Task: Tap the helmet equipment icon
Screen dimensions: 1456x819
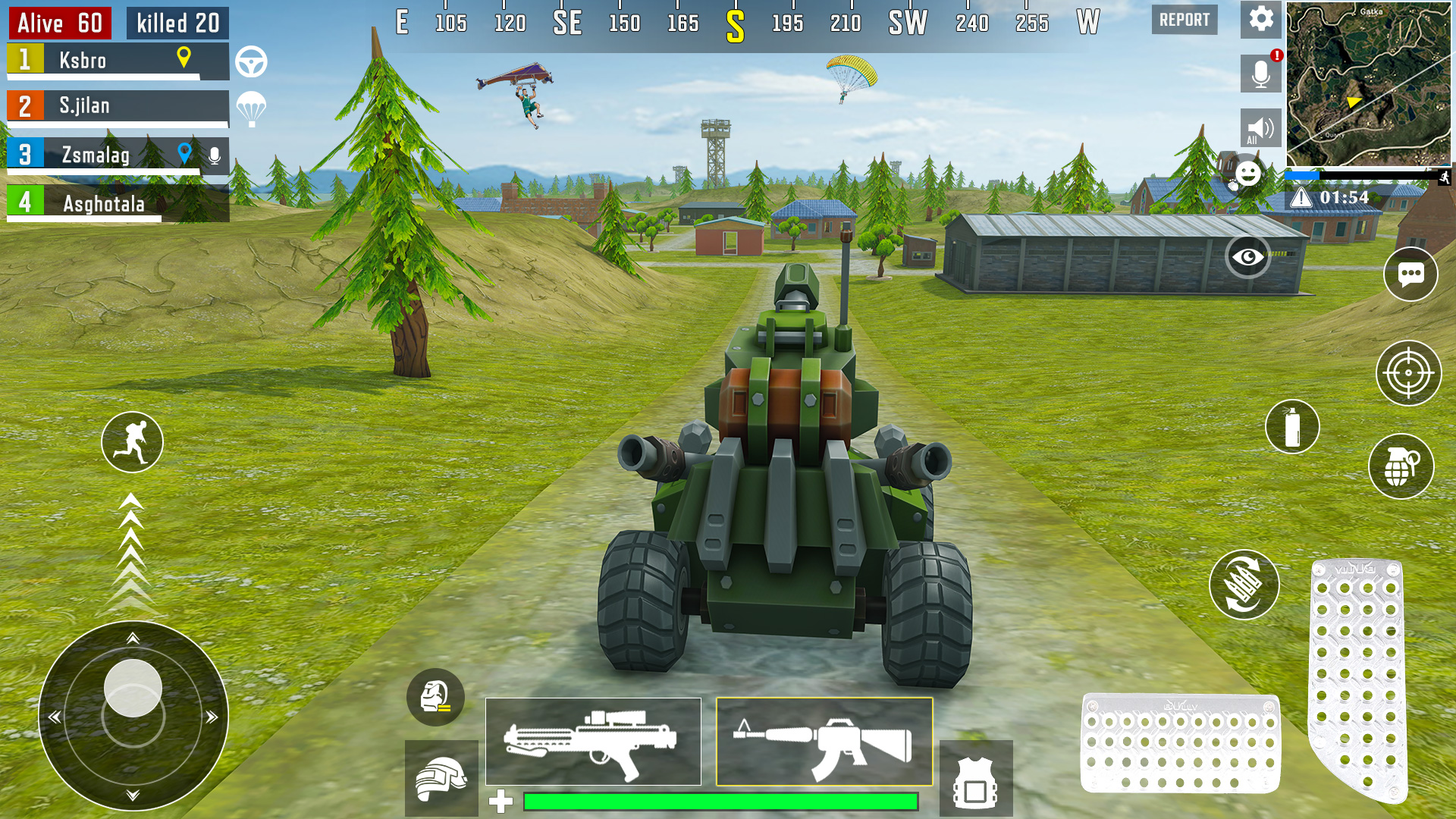Action: pyautogui.click(x=442, y=777)
